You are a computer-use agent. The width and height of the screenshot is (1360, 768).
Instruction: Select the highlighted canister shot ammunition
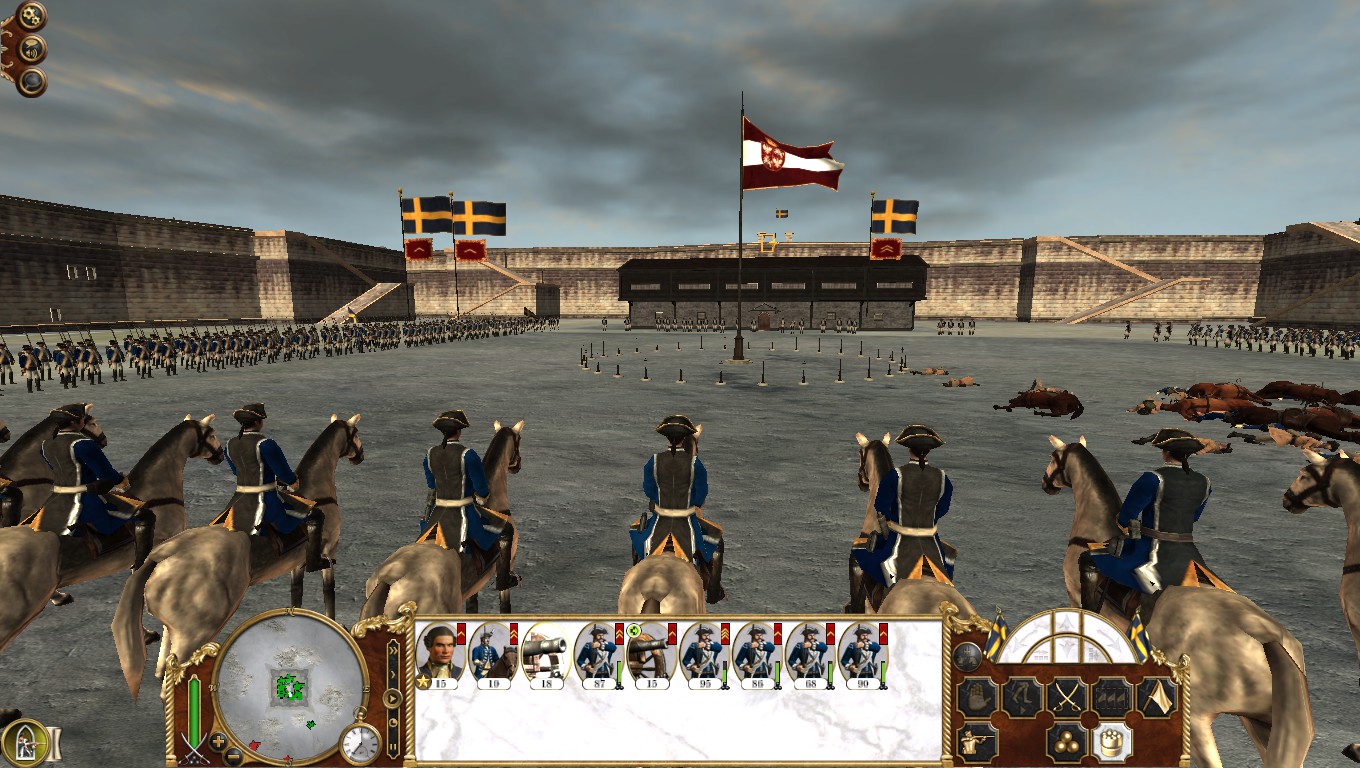coord(1109,741)
